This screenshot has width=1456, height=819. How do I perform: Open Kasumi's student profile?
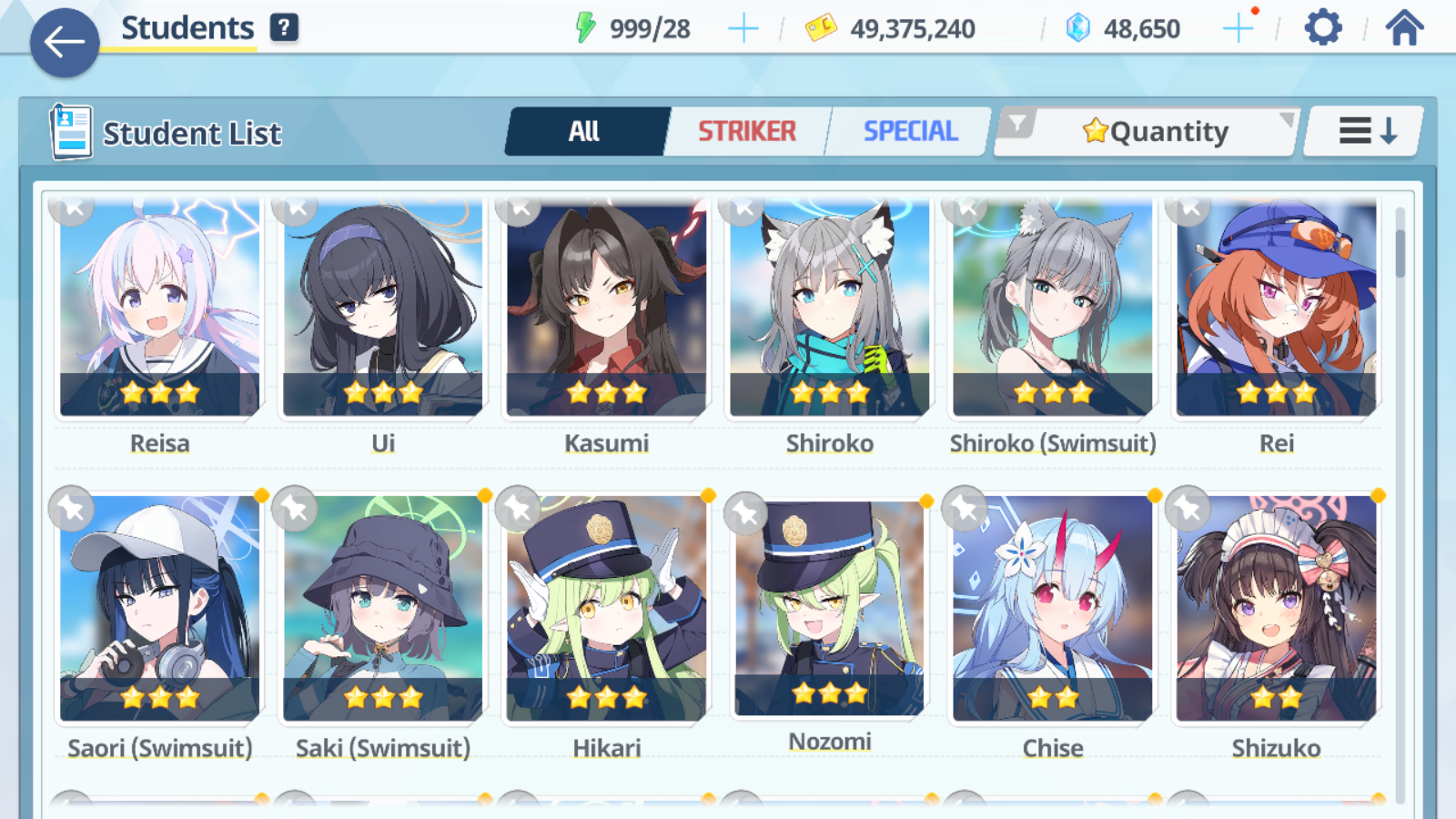point(606,309)
